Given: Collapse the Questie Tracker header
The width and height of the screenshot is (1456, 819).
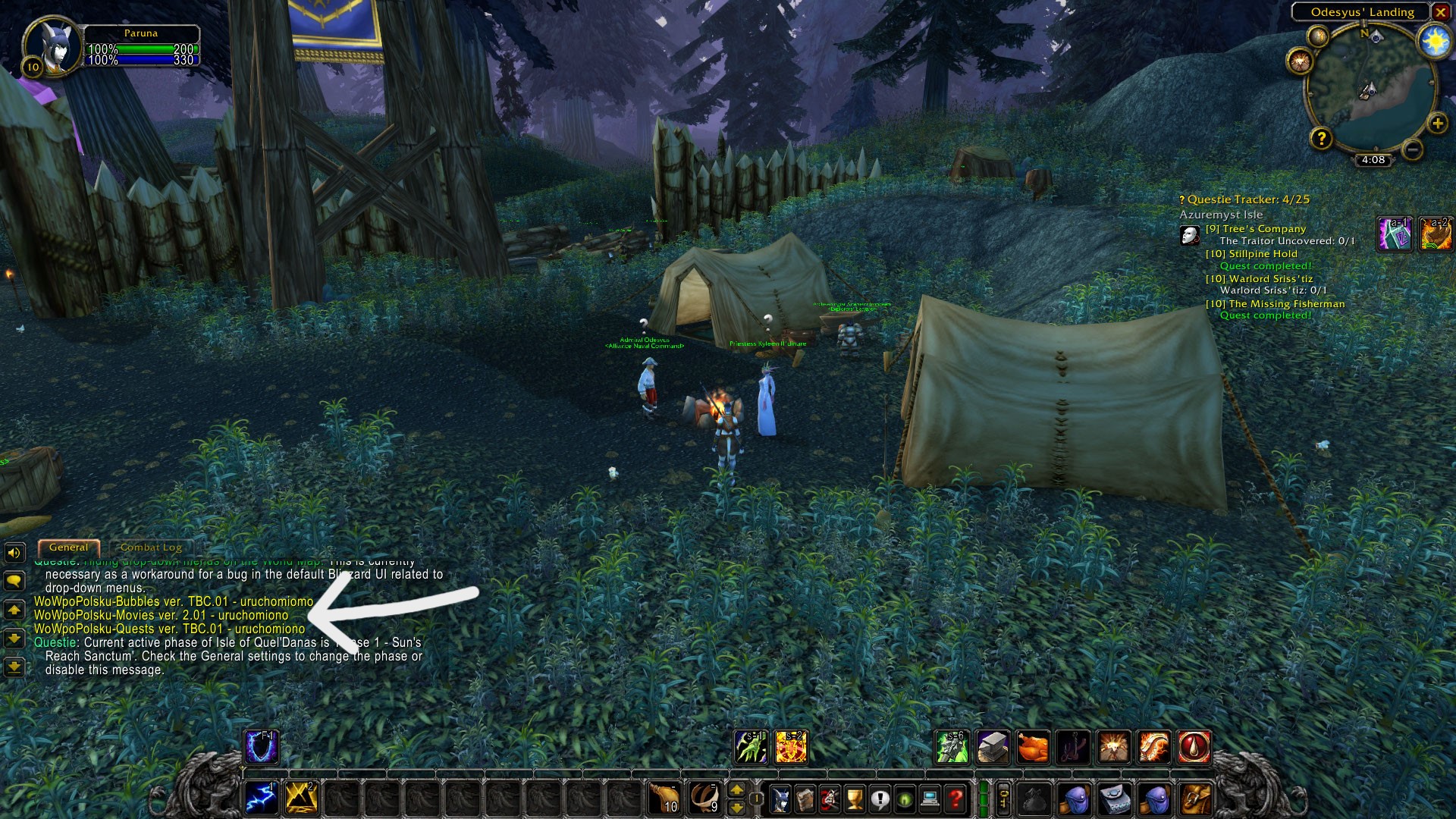Looking at the screenshot, I should click(x=1244, y=200).
